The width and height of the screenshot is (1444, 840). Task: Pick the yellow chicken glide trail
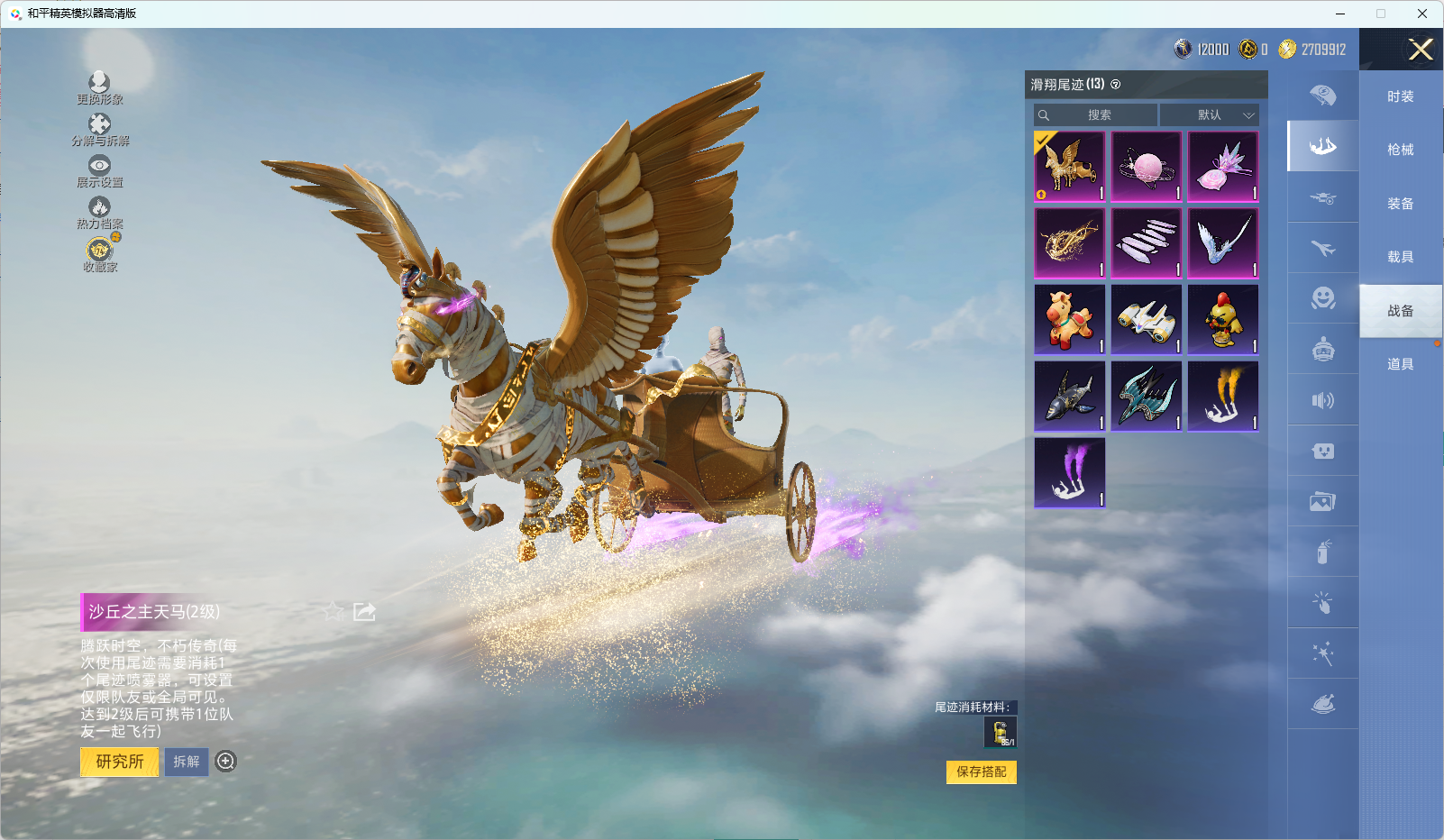point(1223,320)
